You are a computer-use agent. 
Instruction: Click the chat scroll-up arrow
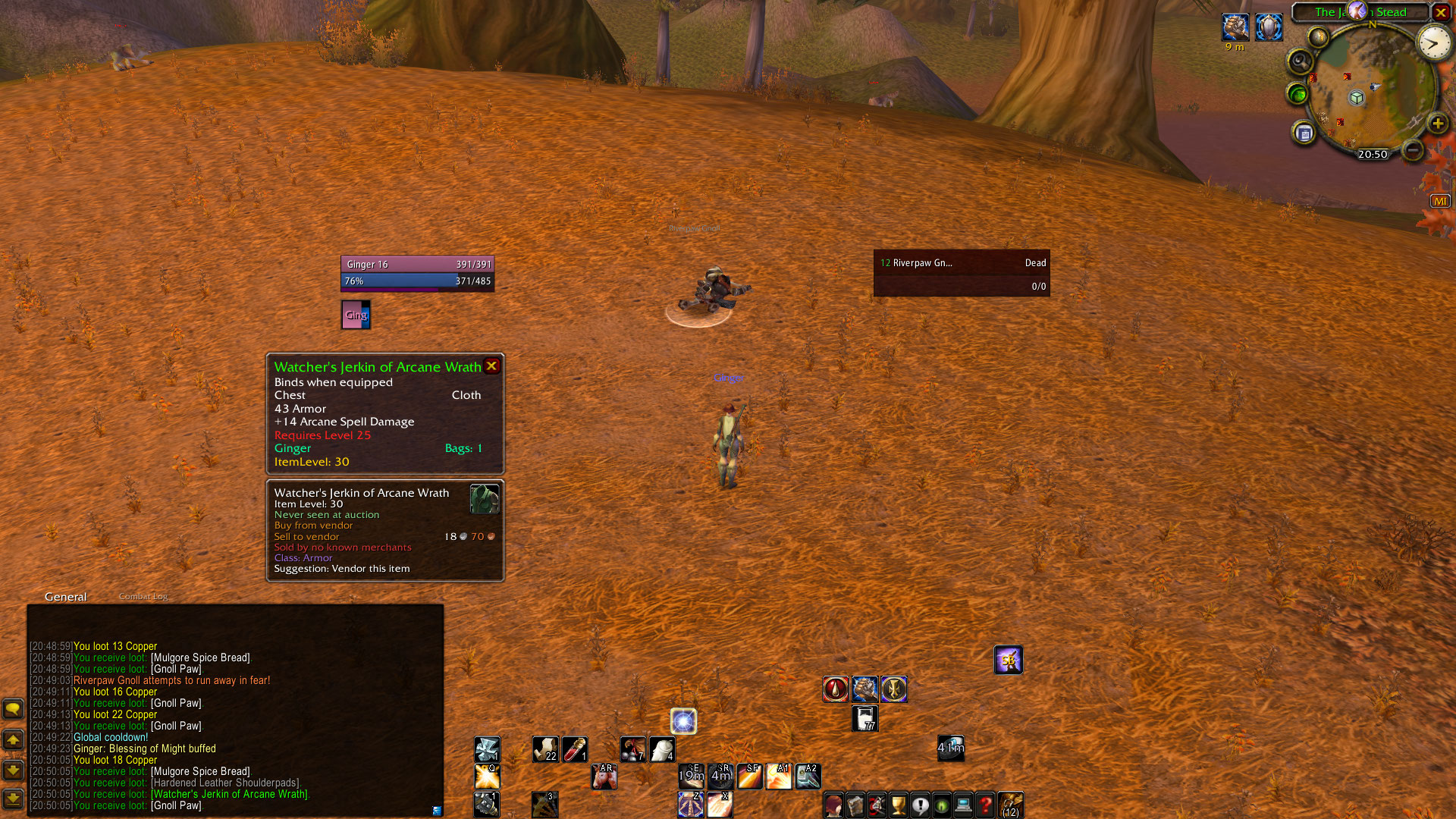pos(13,739)
